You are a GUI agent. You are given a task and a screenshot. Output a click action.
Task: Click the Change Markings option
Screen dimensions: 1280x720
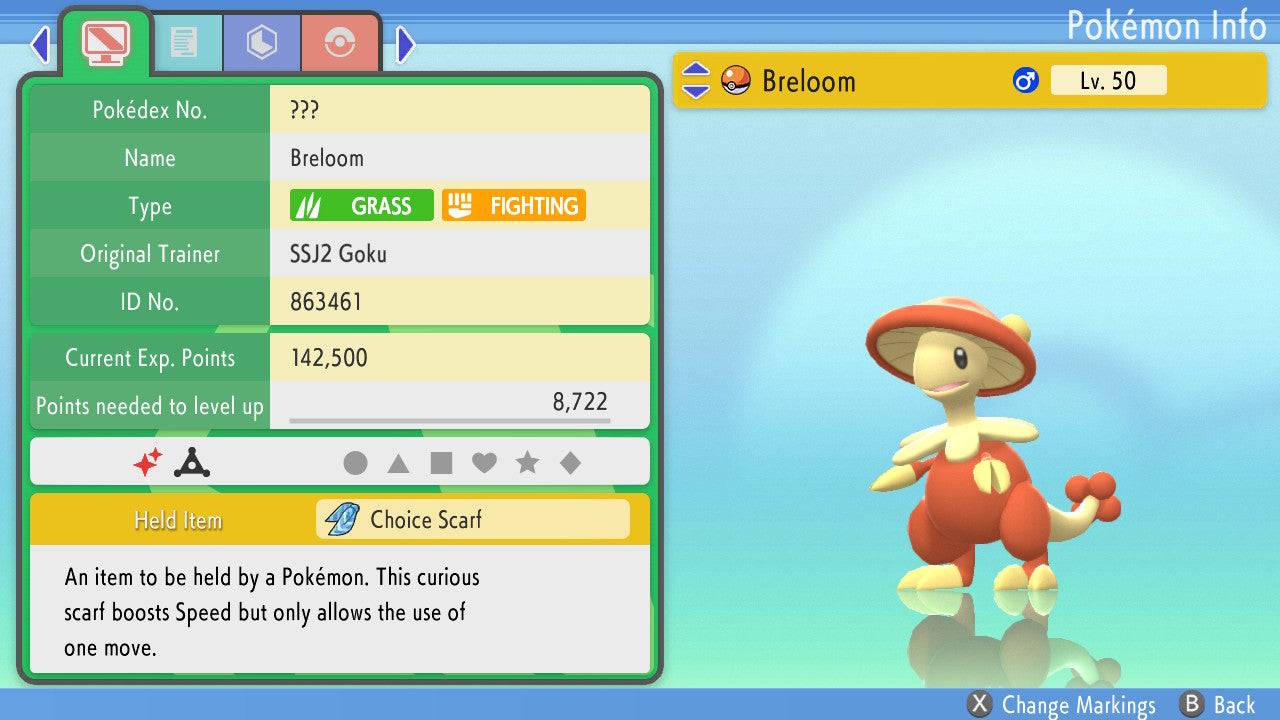[1062, 705]
